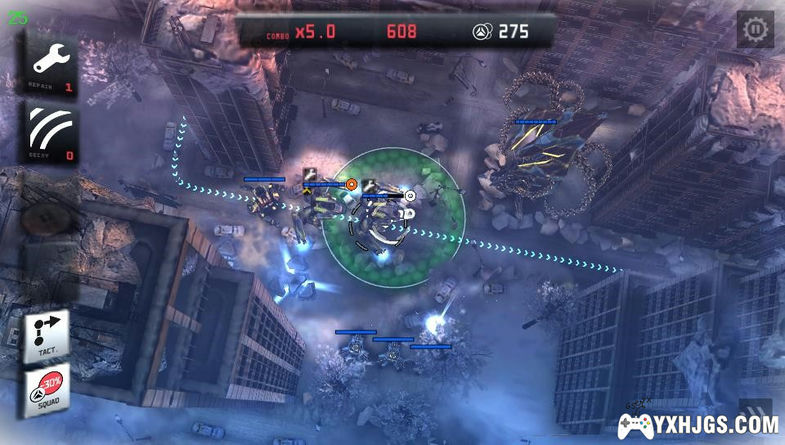Pause the game with the gear button
The image size is (785, 445).
pos(755,29)
